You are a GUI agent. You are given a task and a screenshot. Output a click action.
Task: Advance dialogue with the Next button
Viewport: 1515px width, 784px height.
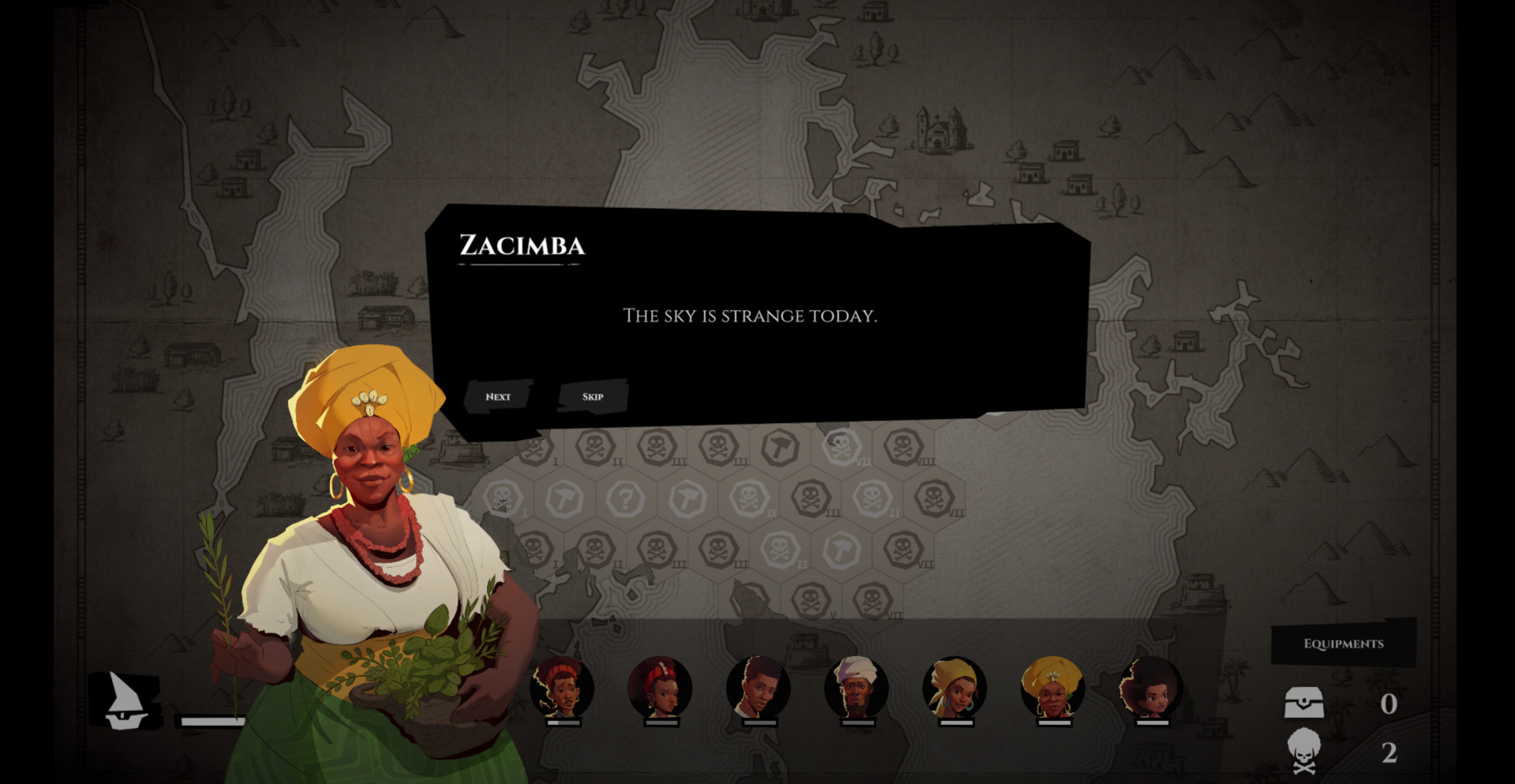(x=498, y=397)
